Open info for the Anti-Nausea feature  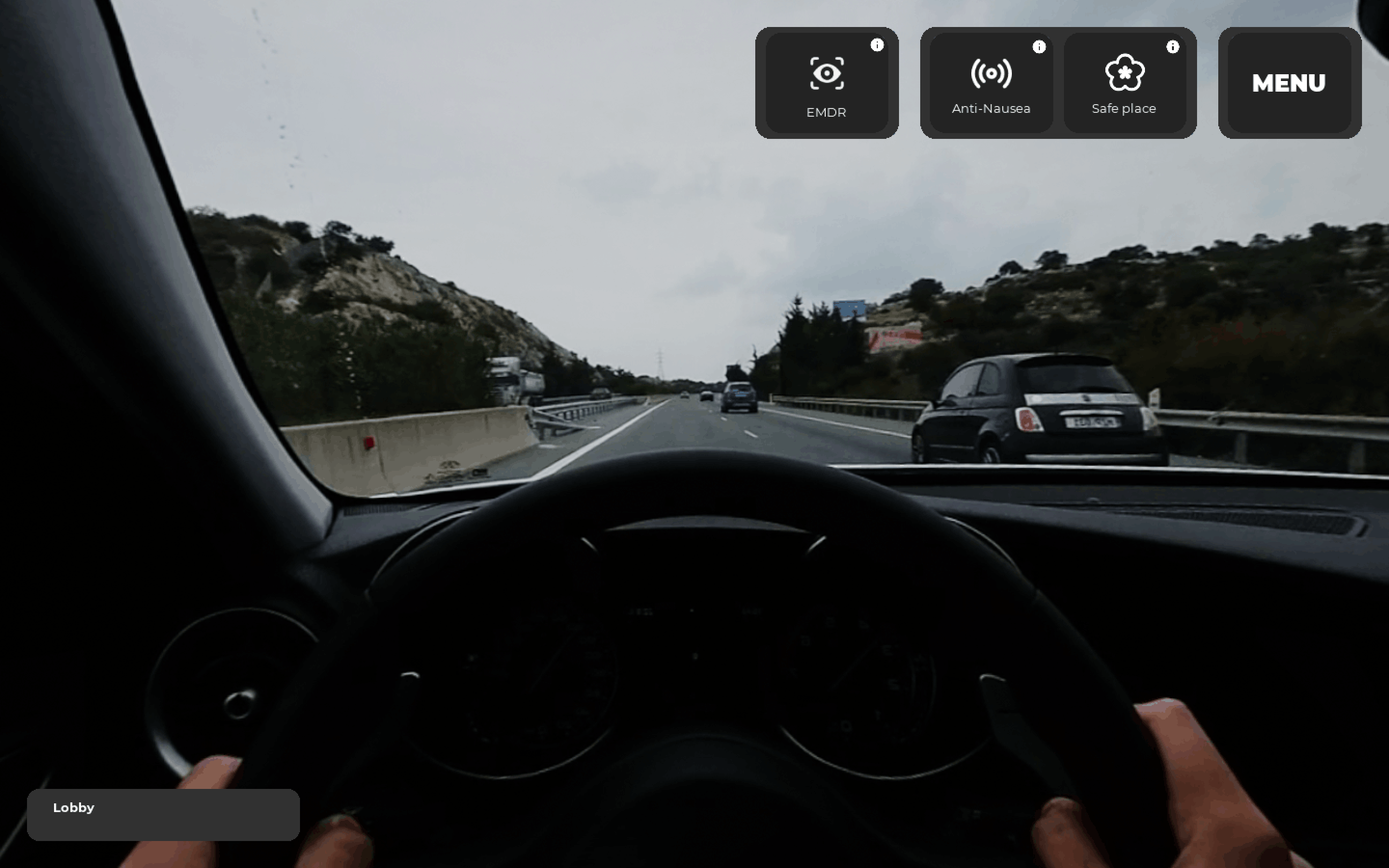[1040, 46]
